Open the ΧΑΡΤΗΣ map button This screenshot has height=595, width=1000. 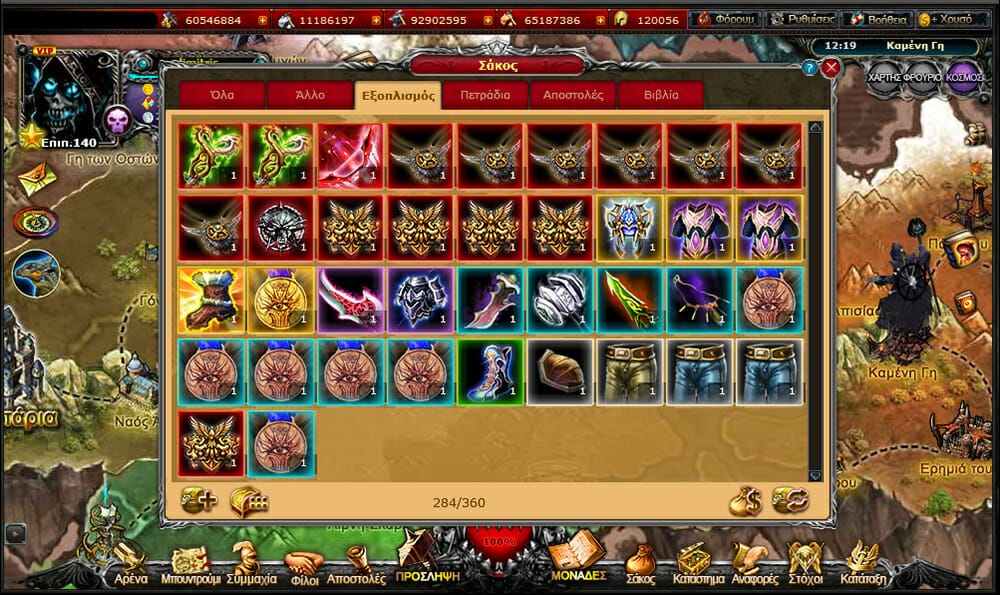click(885, 77)
